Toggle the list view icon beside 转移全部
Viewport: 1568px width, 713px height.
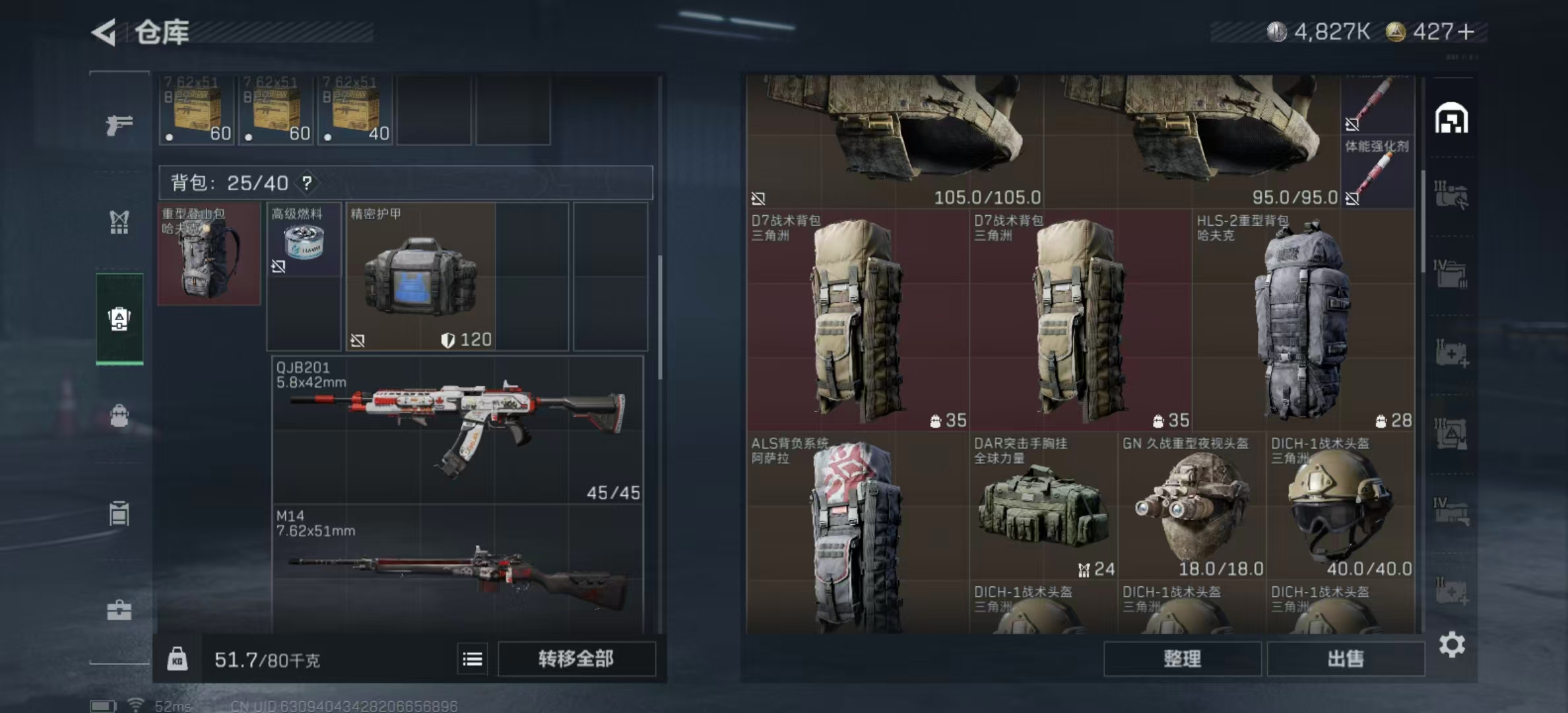click(x=473, y=659)
